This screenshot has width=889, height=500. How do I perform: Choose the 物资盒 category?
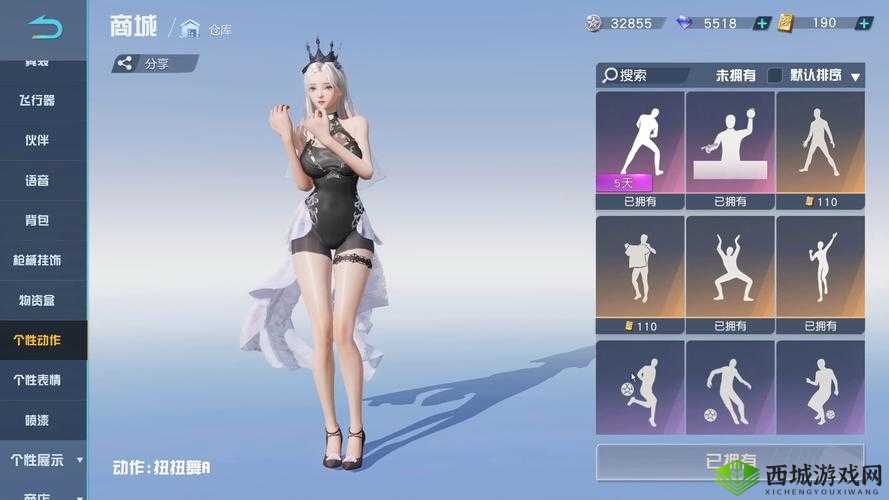tap(37, 300)
